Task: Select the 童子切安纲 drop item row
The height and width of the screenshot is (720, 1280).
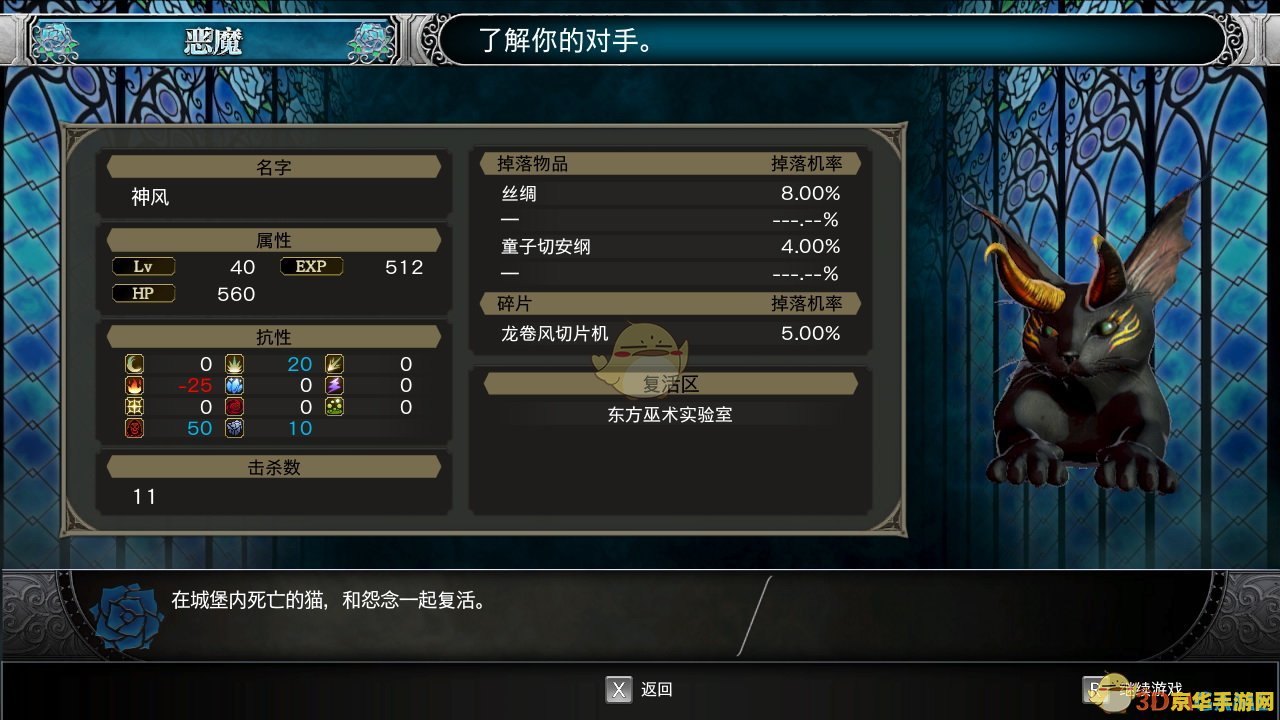Action: [x=670, y=246]
